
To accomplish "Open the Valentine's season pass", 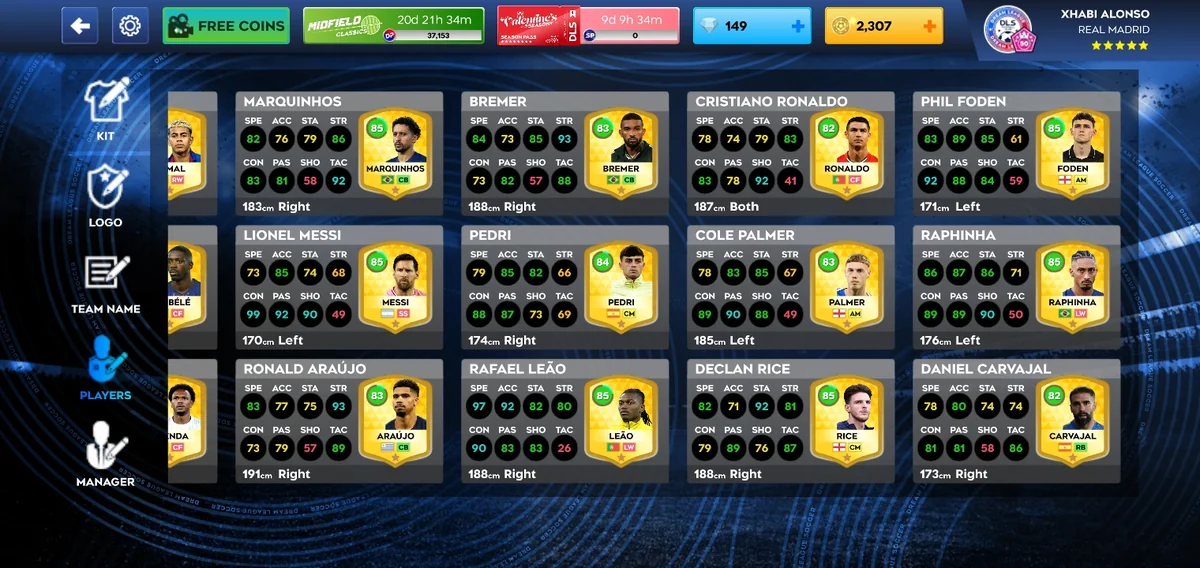I will 588,26.
